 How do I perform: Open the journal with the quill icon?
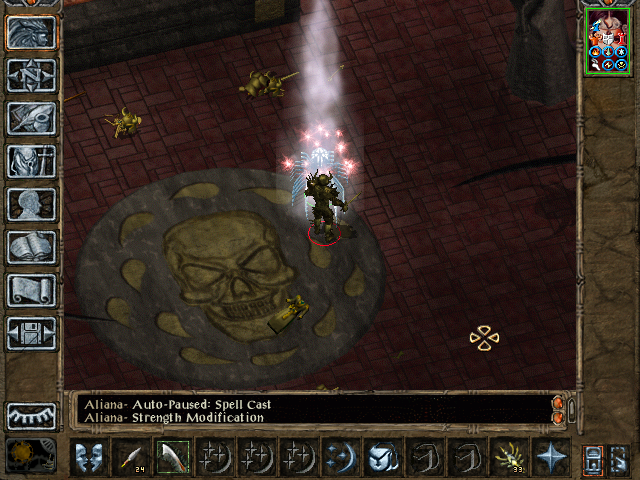pos(32,118)
